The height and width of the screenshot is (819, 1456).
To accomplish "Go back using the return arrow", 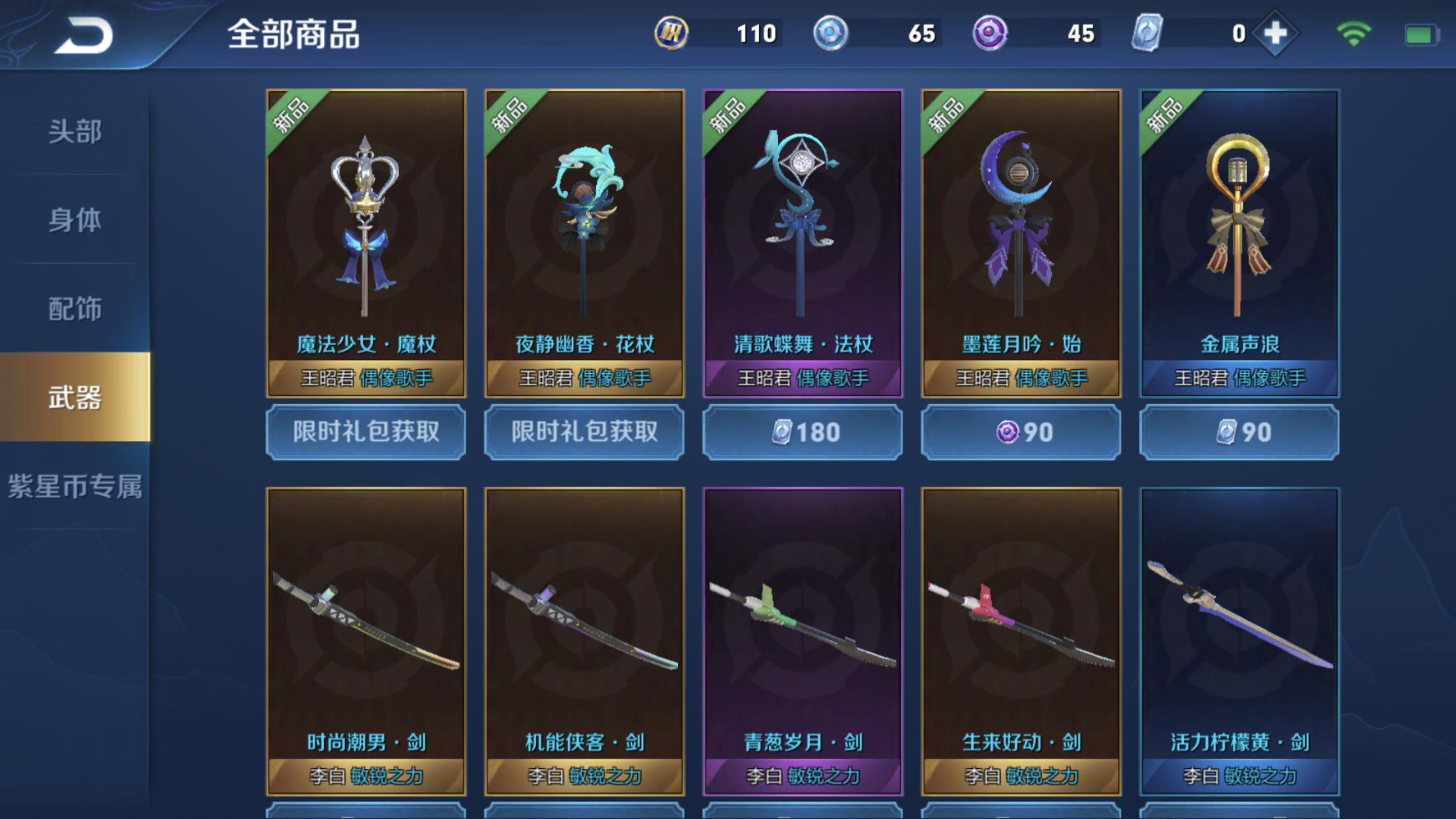I will (84, 35).
